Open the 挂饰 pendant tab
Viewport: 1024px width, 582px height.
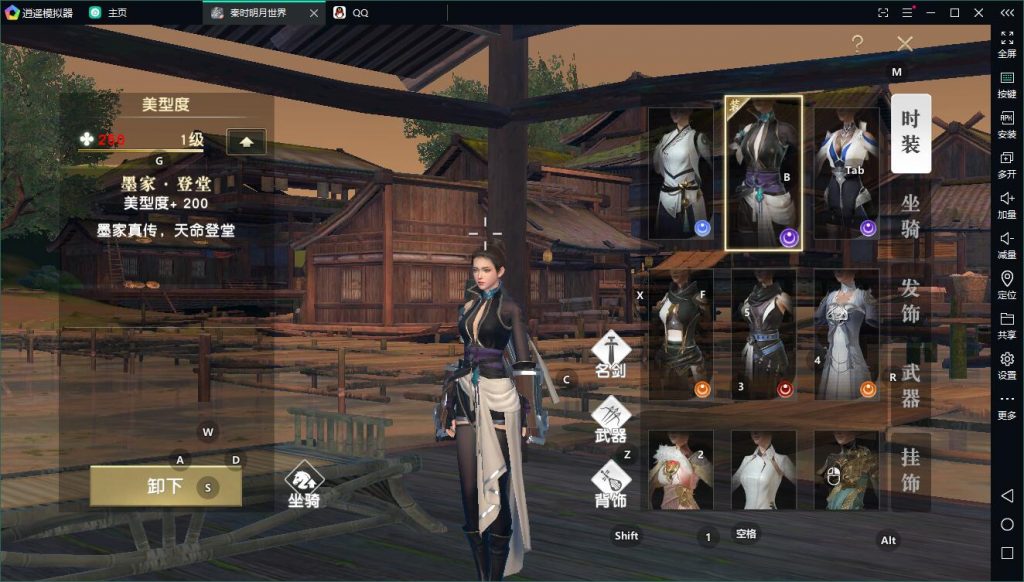[910, 471]
